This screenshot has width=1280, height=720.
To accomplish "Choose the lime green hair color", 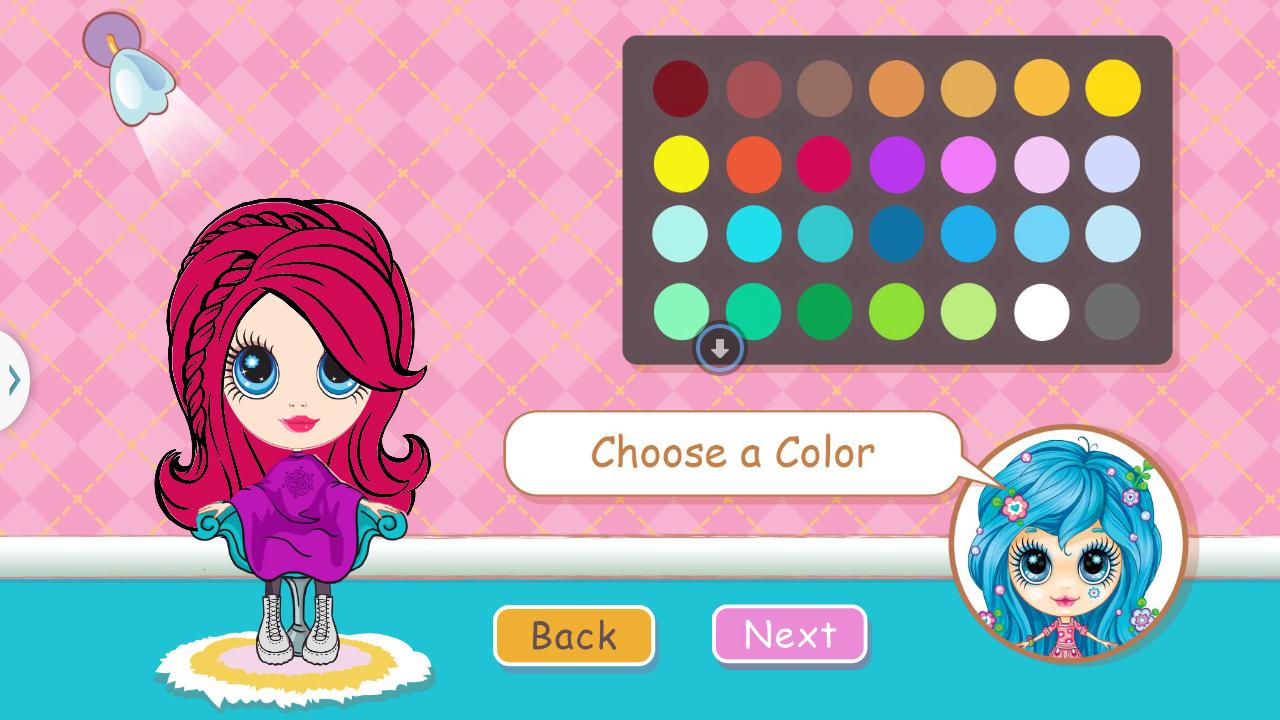I will coord(897,310).
